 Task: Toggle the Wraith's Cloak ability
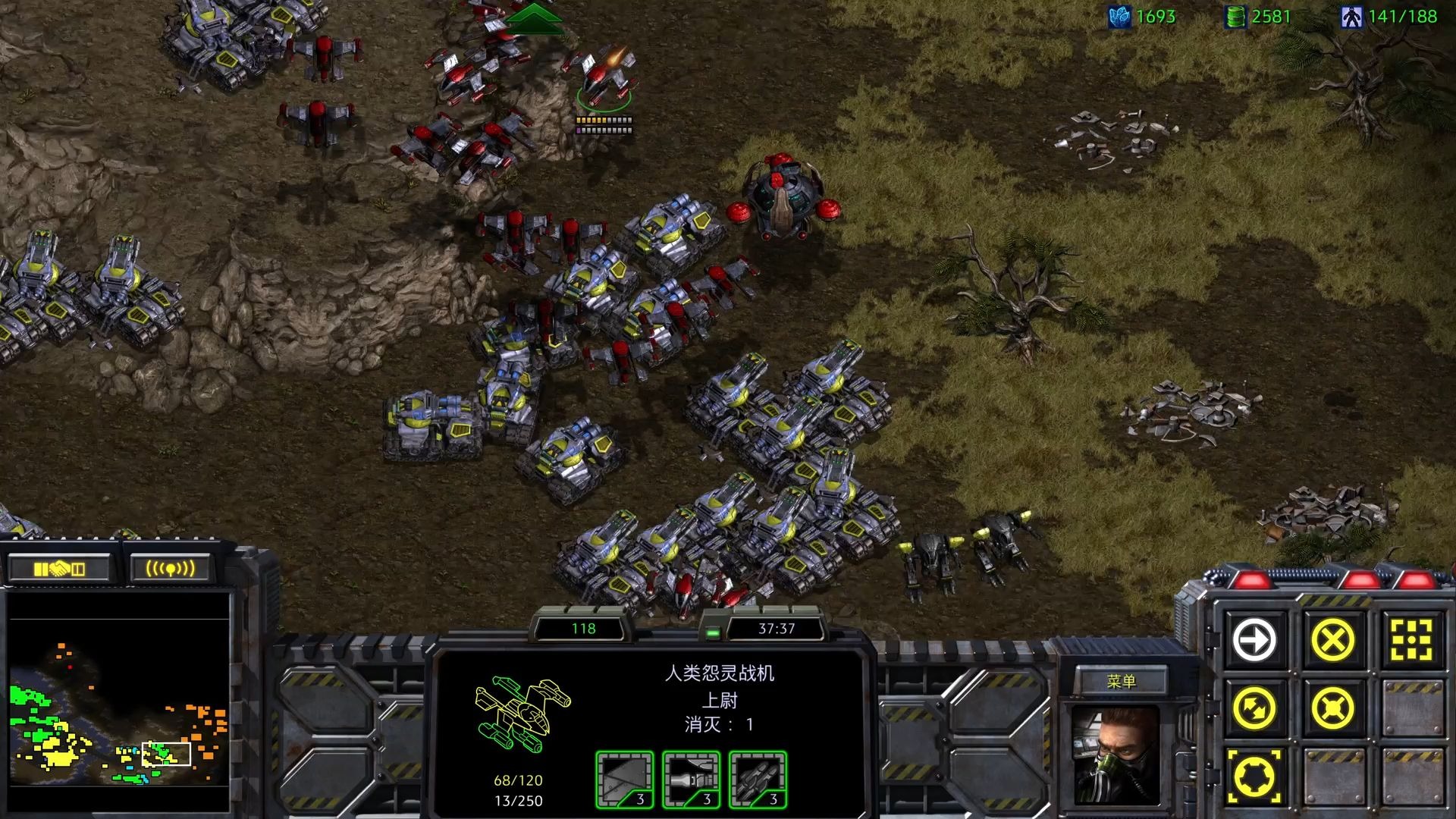pos(1255,777)
